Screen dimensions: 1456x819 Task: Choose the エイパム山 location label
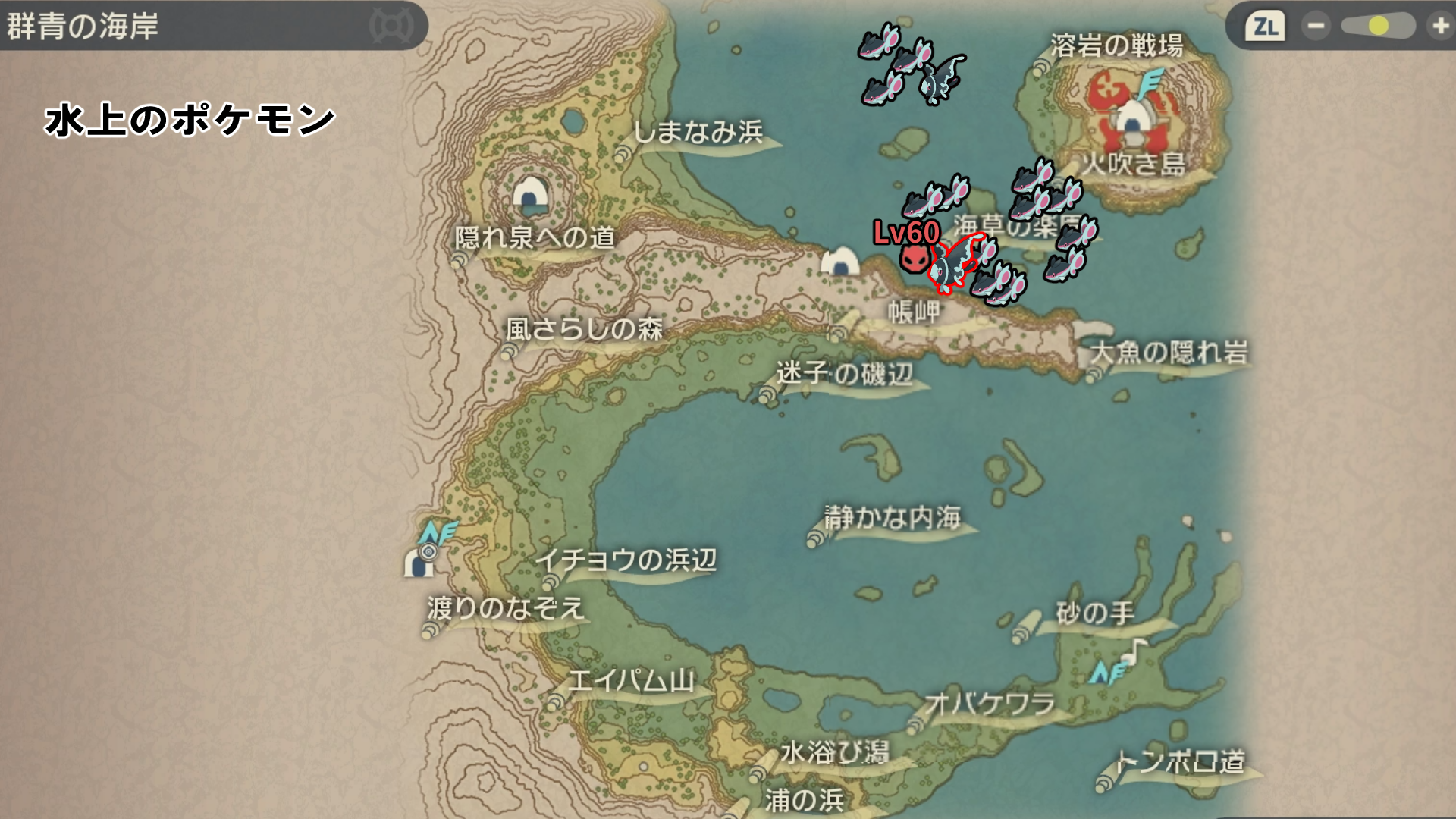click(631, 680)
